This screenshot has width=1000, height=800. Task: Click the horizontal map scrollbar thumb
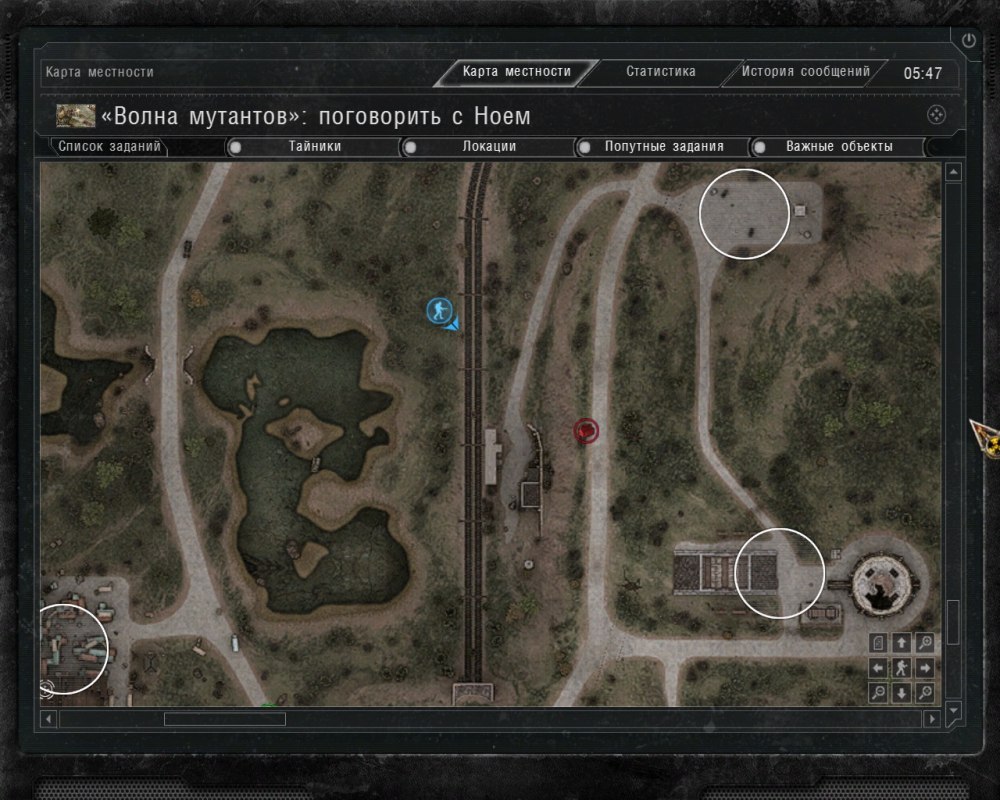[224, 719]
